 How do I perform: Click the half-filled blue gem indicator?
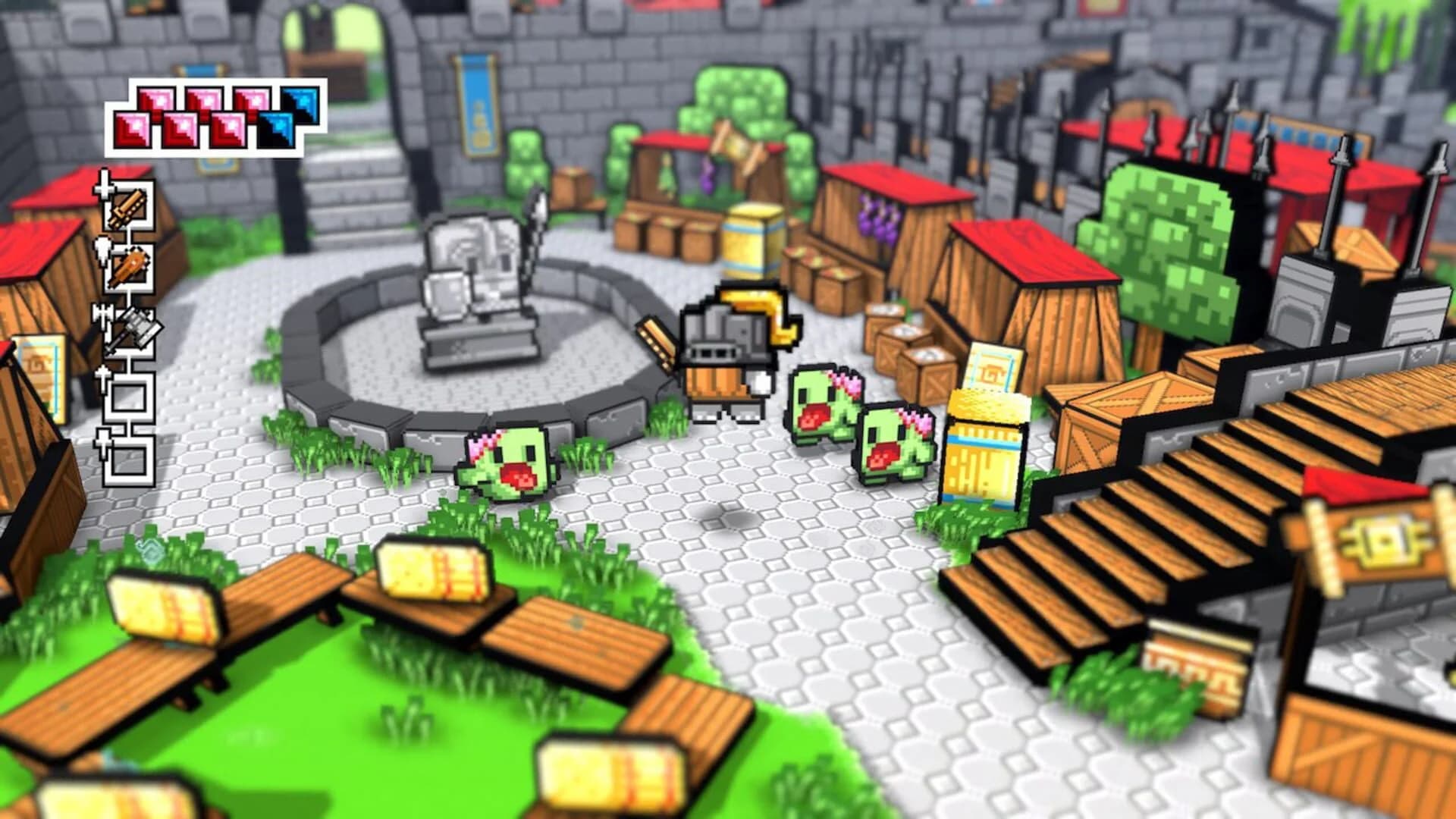click(277, 129)
